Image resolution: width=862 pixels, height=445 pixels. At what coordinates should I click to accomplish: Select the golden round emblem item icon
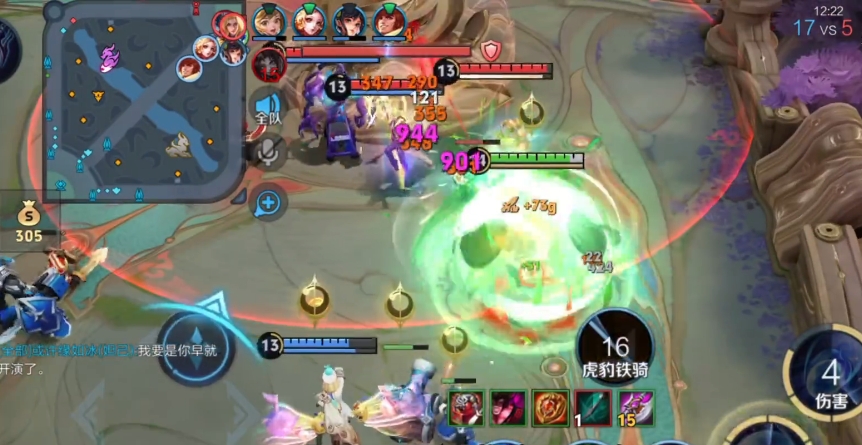tap(550, 408)
